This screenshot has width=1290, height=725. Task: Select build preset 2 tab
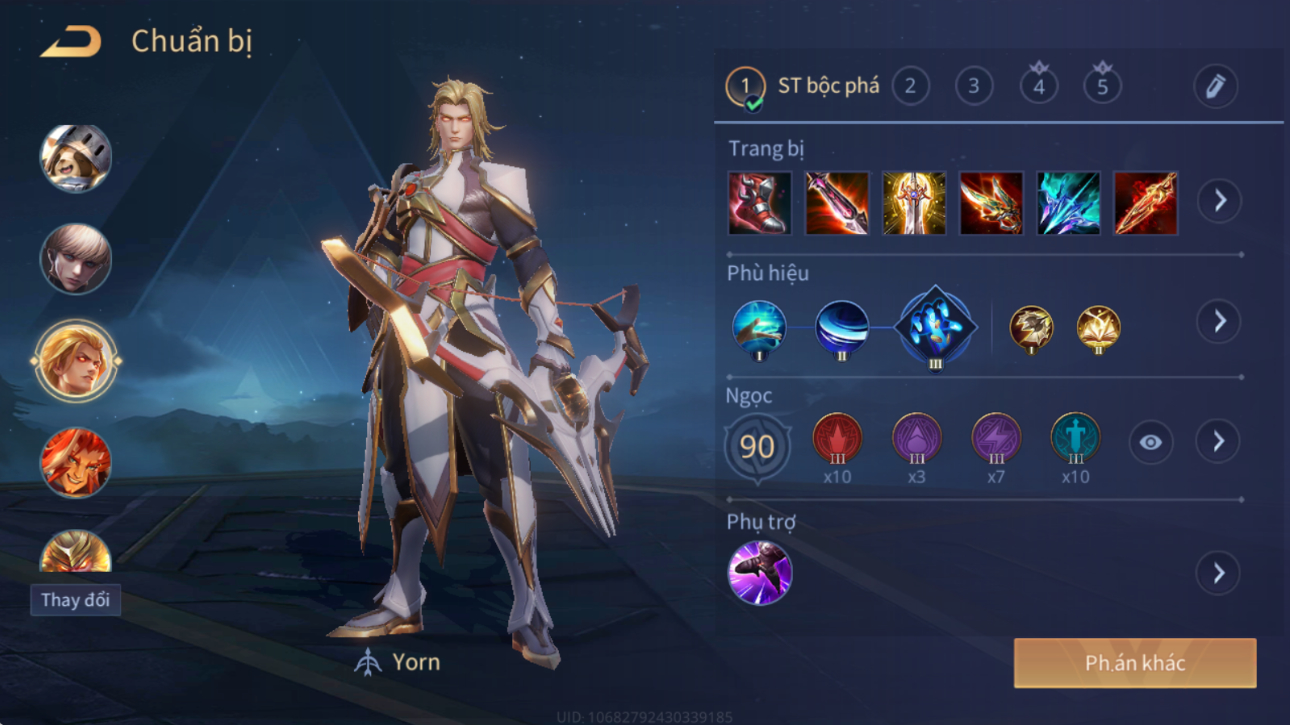(910, 86)
